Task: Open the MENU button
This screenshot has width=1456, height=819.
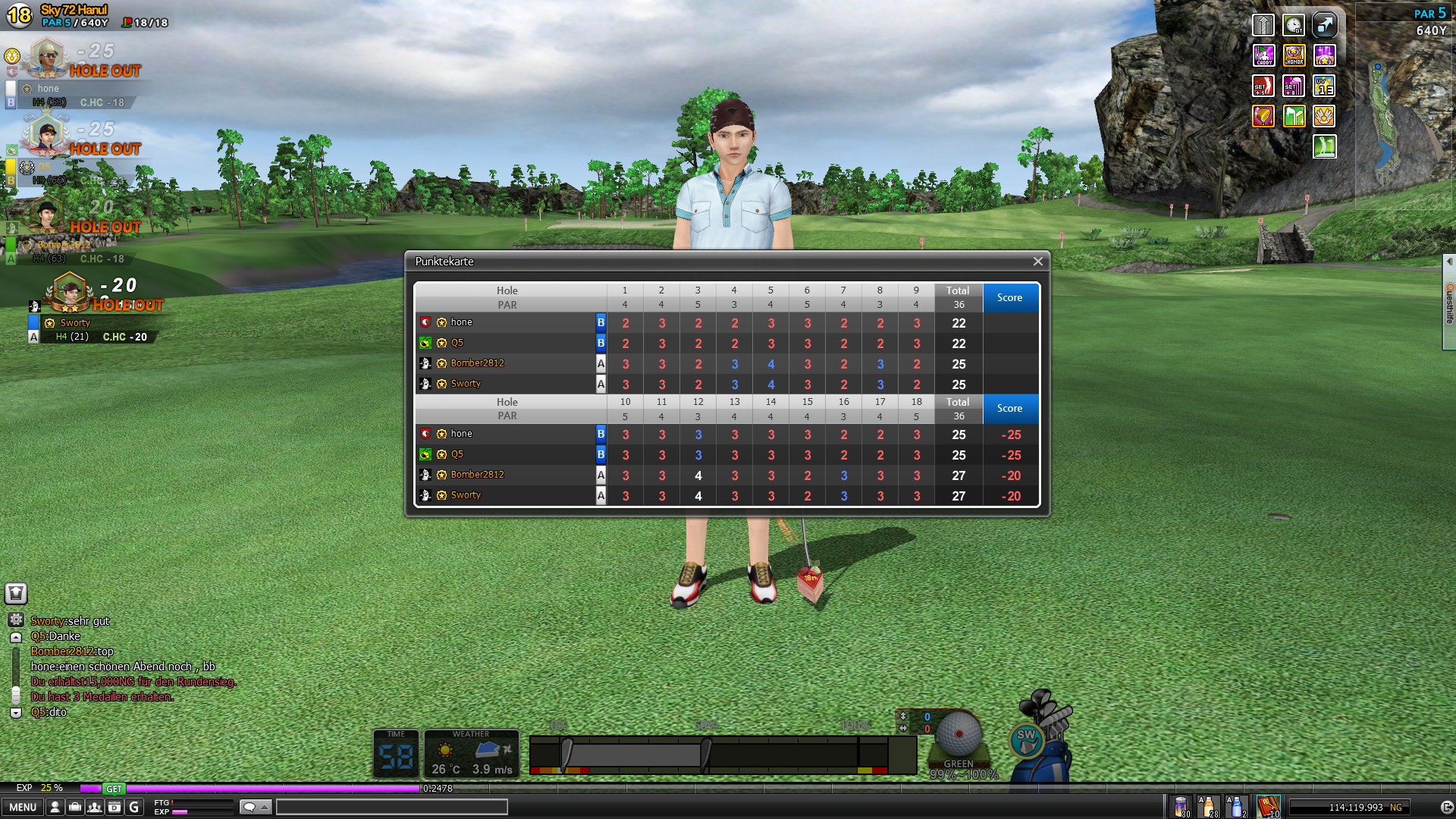Action: point(23,807)
